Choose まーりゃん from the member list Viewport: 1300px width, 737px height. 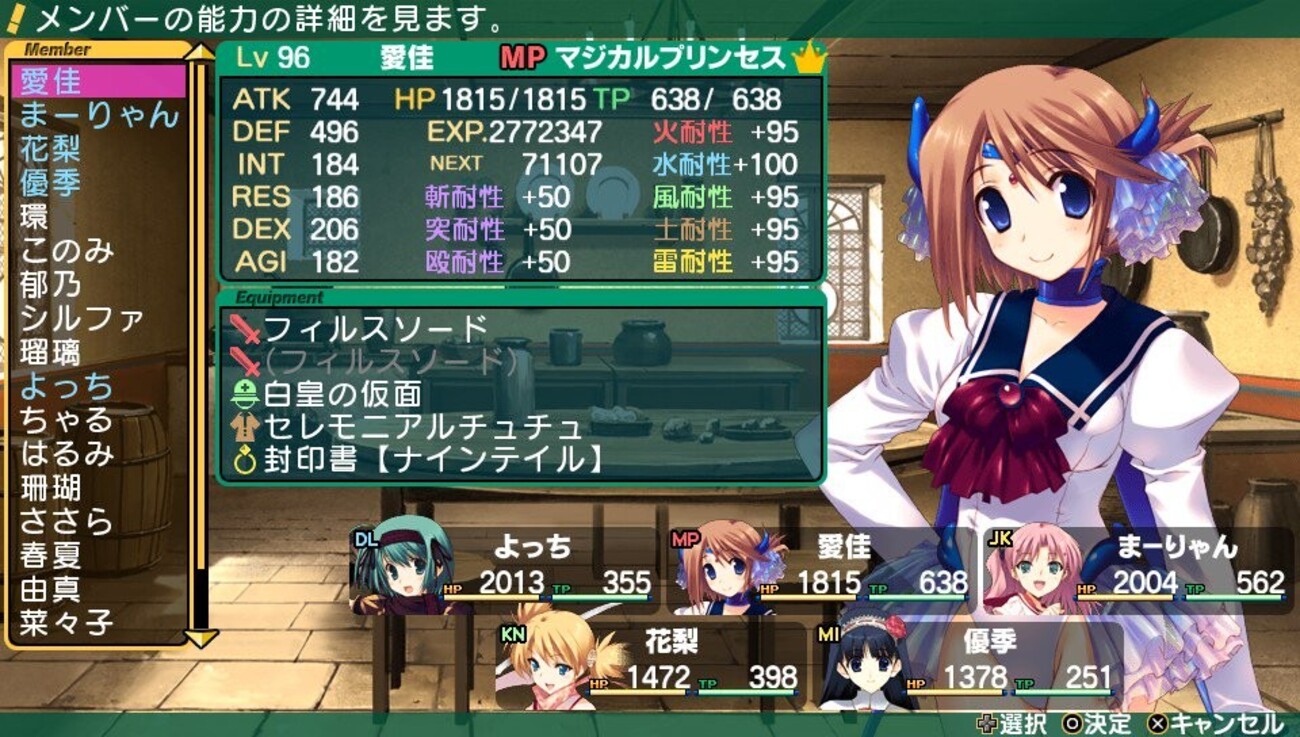point(98,115)
